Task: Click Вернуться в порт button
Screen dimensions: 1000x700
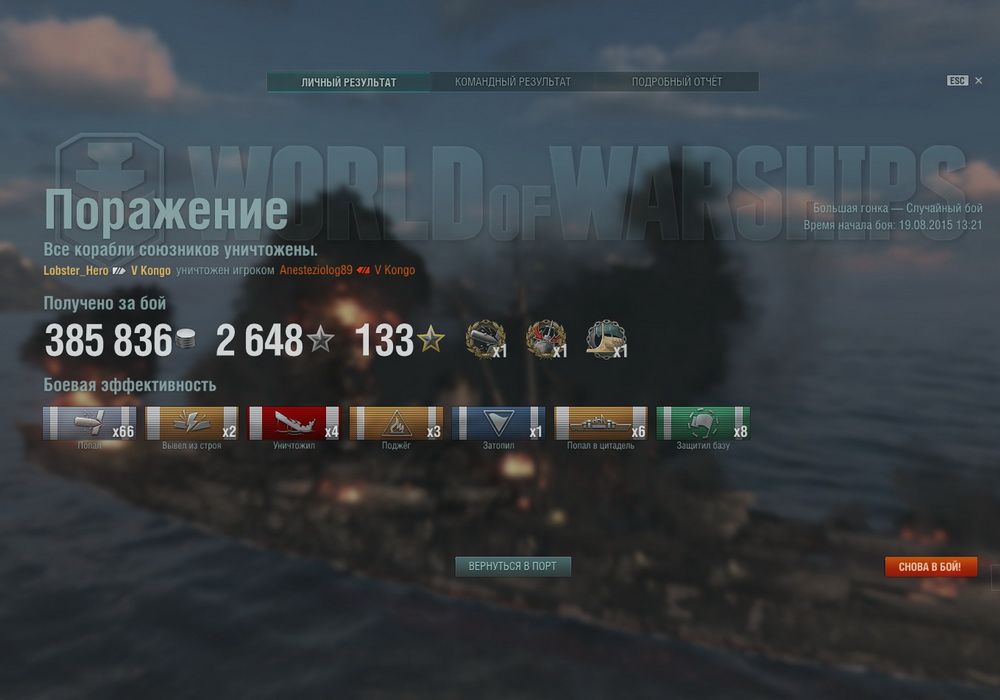Action: [x=513, y=566]
